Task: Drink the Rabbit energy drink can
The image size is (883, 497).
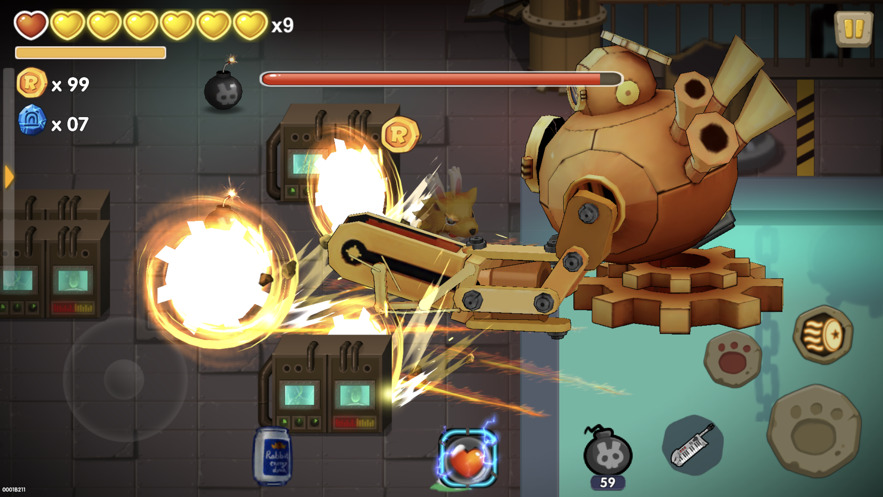Action: (x=272, y=456)
